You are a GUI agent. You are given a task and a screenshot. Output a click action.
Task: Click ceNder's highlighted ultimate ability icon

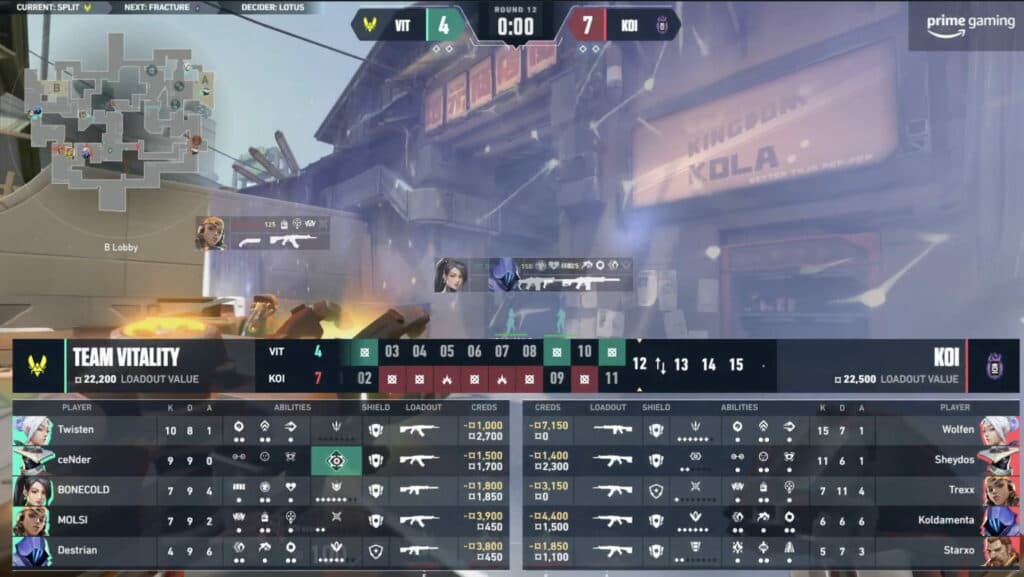click(x=336, y=460)
